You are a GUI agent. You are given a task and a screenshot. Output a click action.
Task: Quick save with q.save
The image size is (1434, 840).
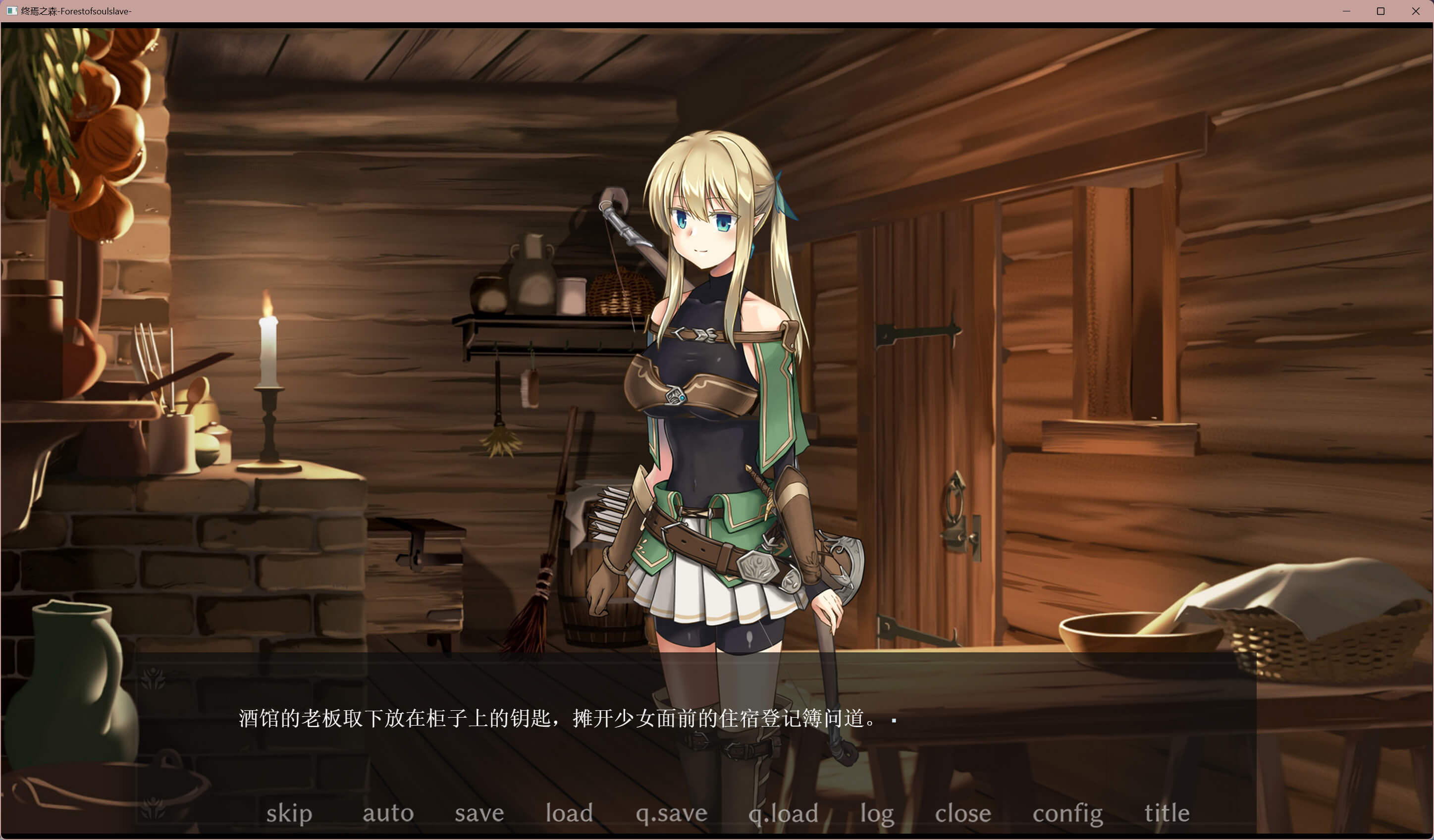pos(672,813)
